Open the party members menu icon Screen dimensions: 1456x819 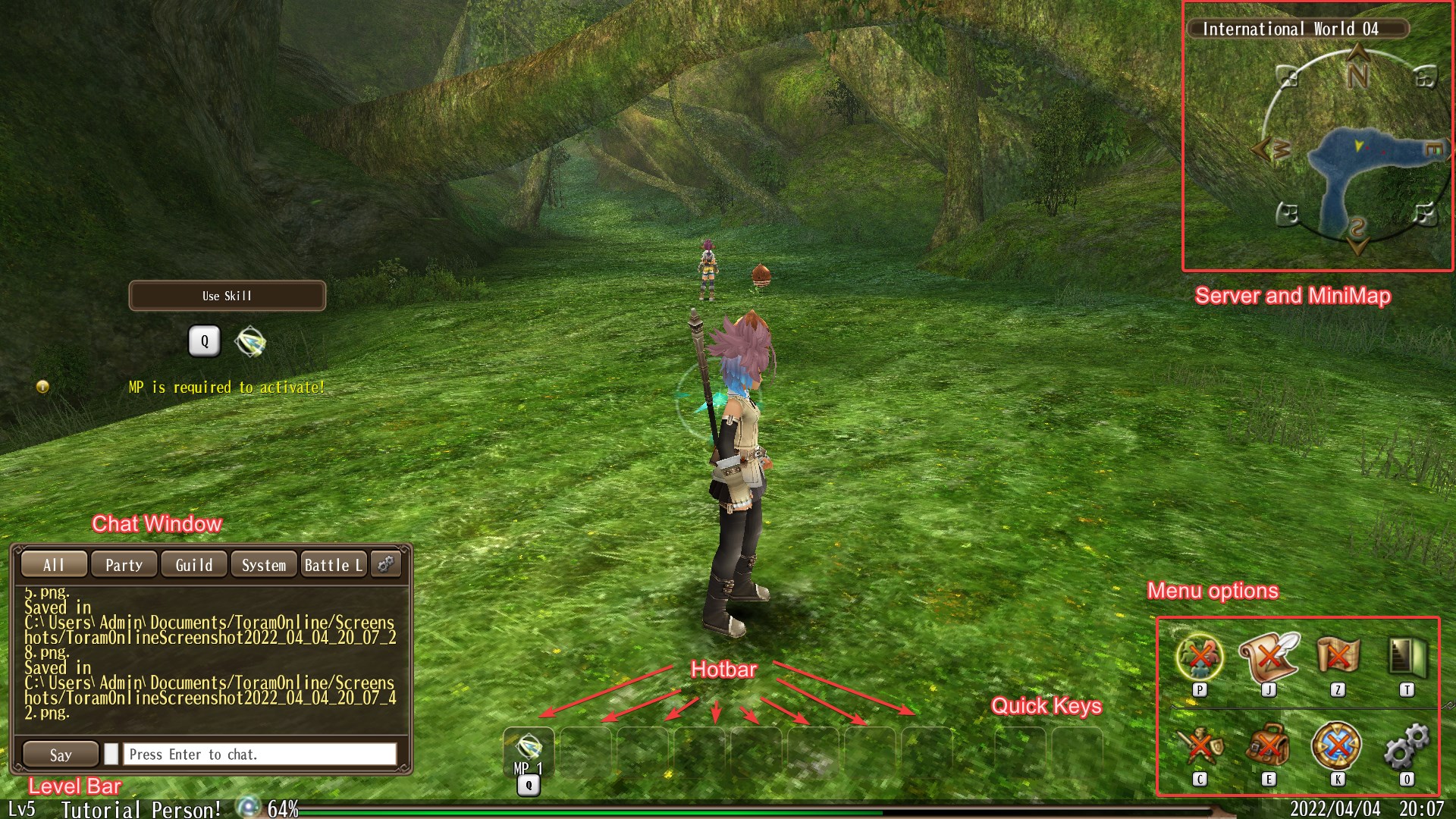click(x=1199, y=657)
